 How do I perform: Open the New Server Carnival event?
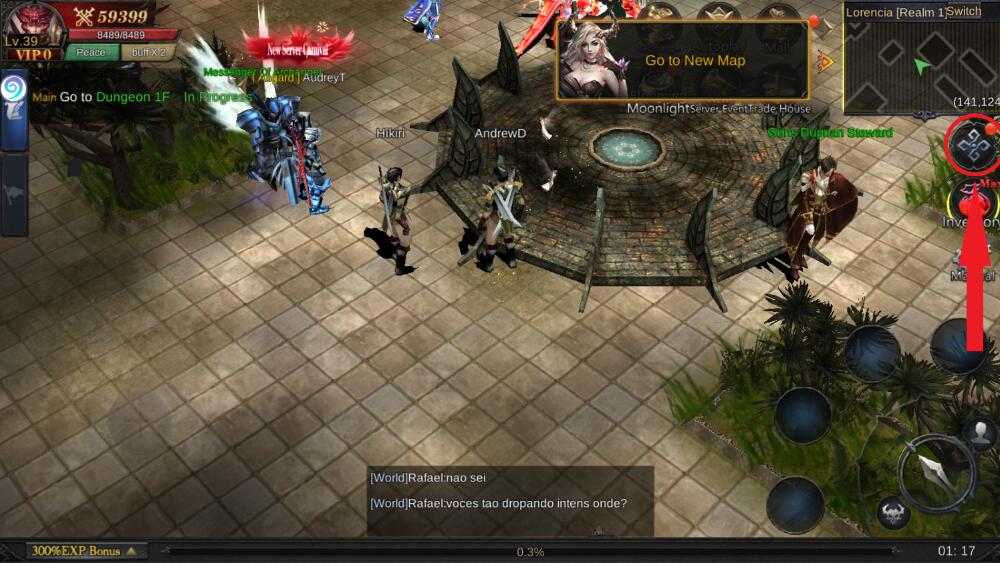(x=298, y=46)
